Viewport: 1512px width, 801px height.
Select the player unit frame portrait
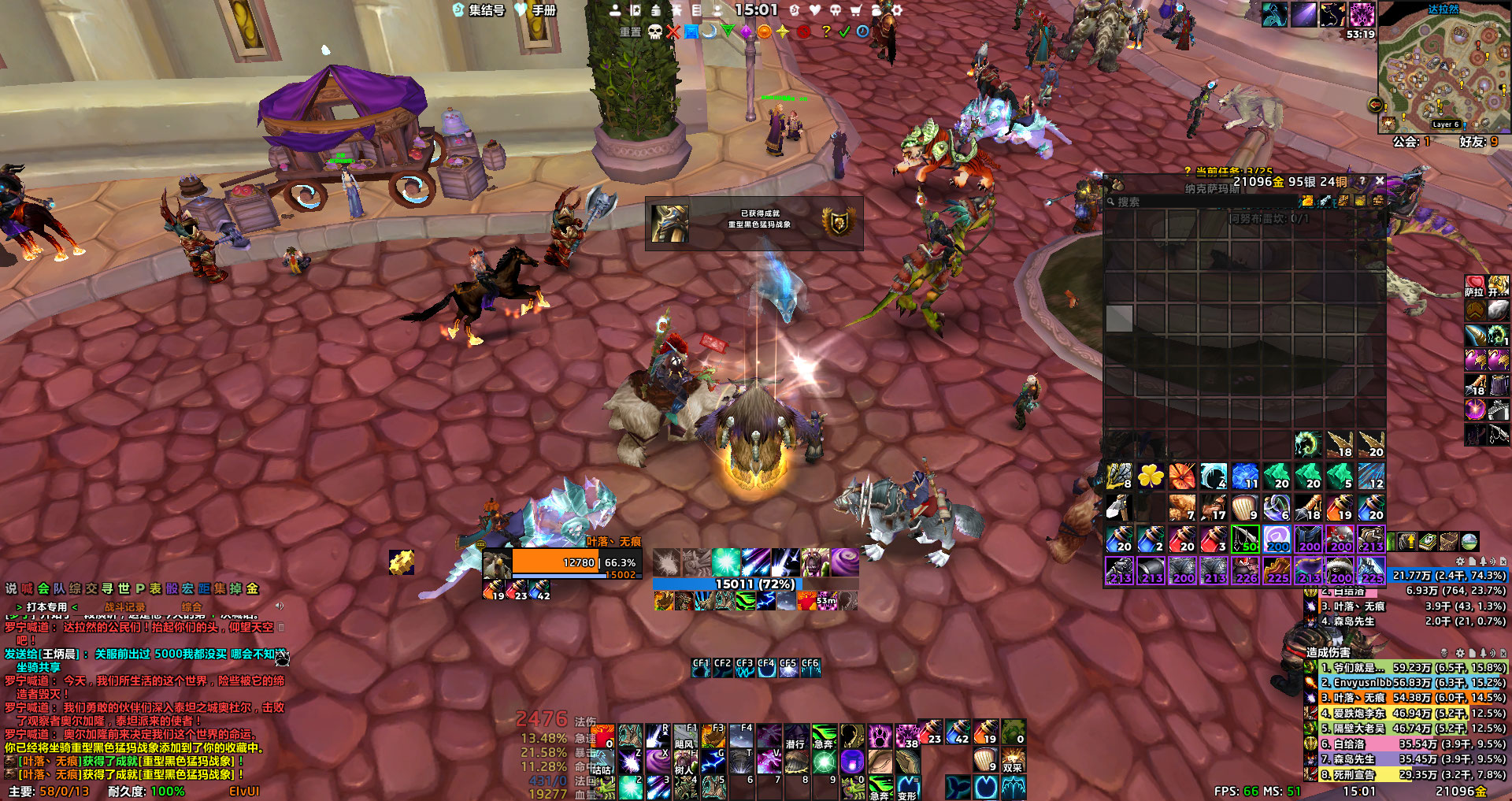point(497,565)
